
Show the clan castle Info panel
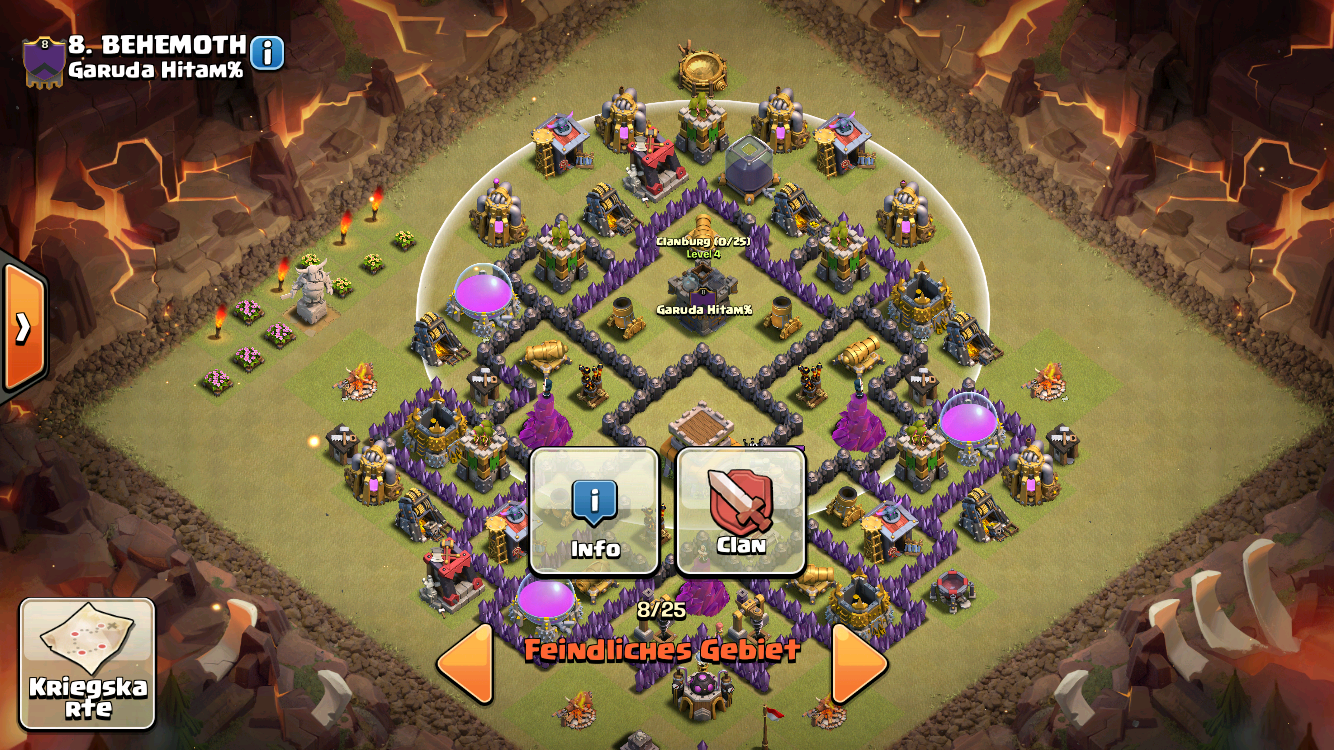pyautogui.click(x=595, y=511)
